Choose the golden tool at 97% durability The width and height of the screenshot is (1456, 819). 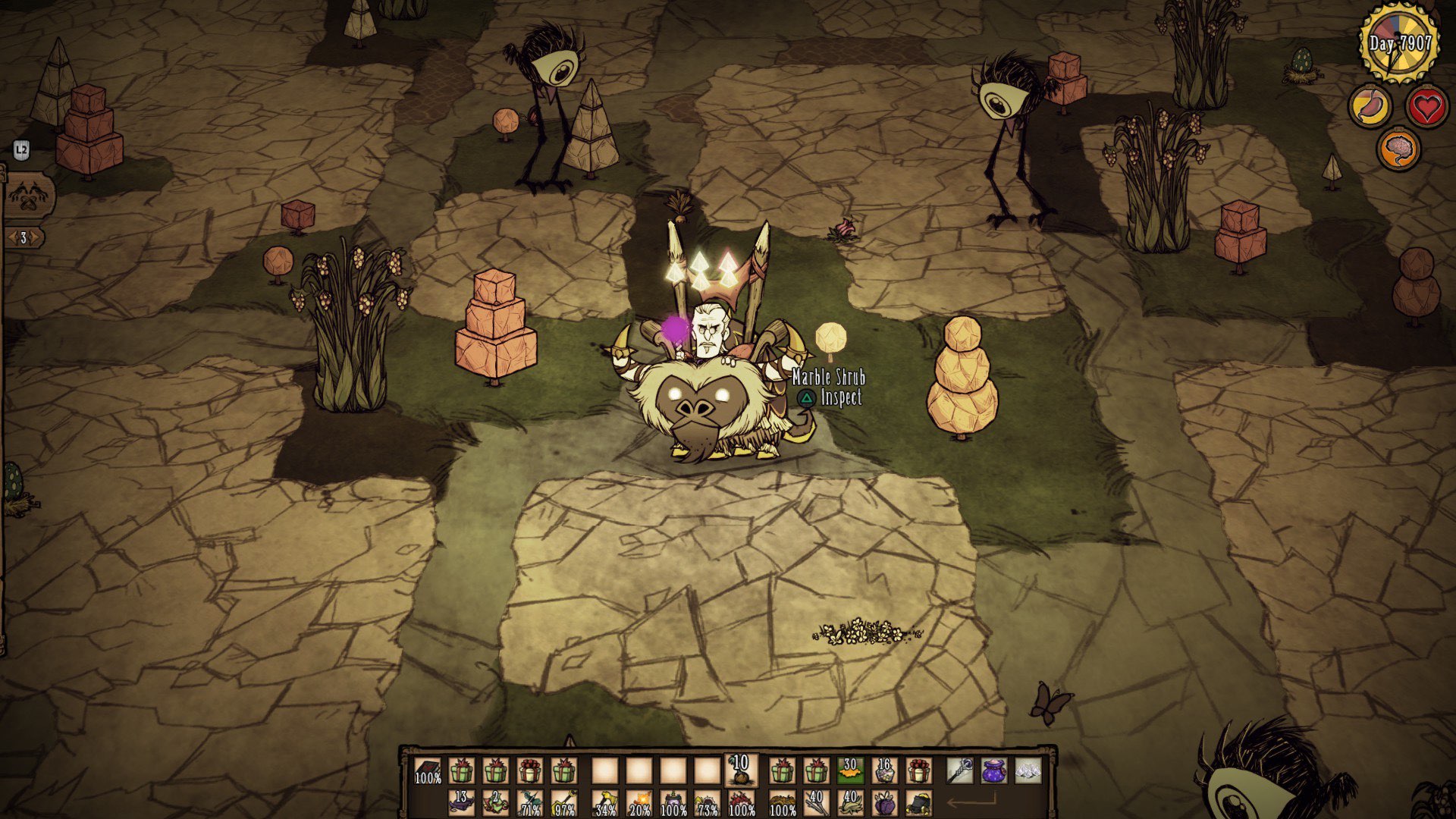564,804
